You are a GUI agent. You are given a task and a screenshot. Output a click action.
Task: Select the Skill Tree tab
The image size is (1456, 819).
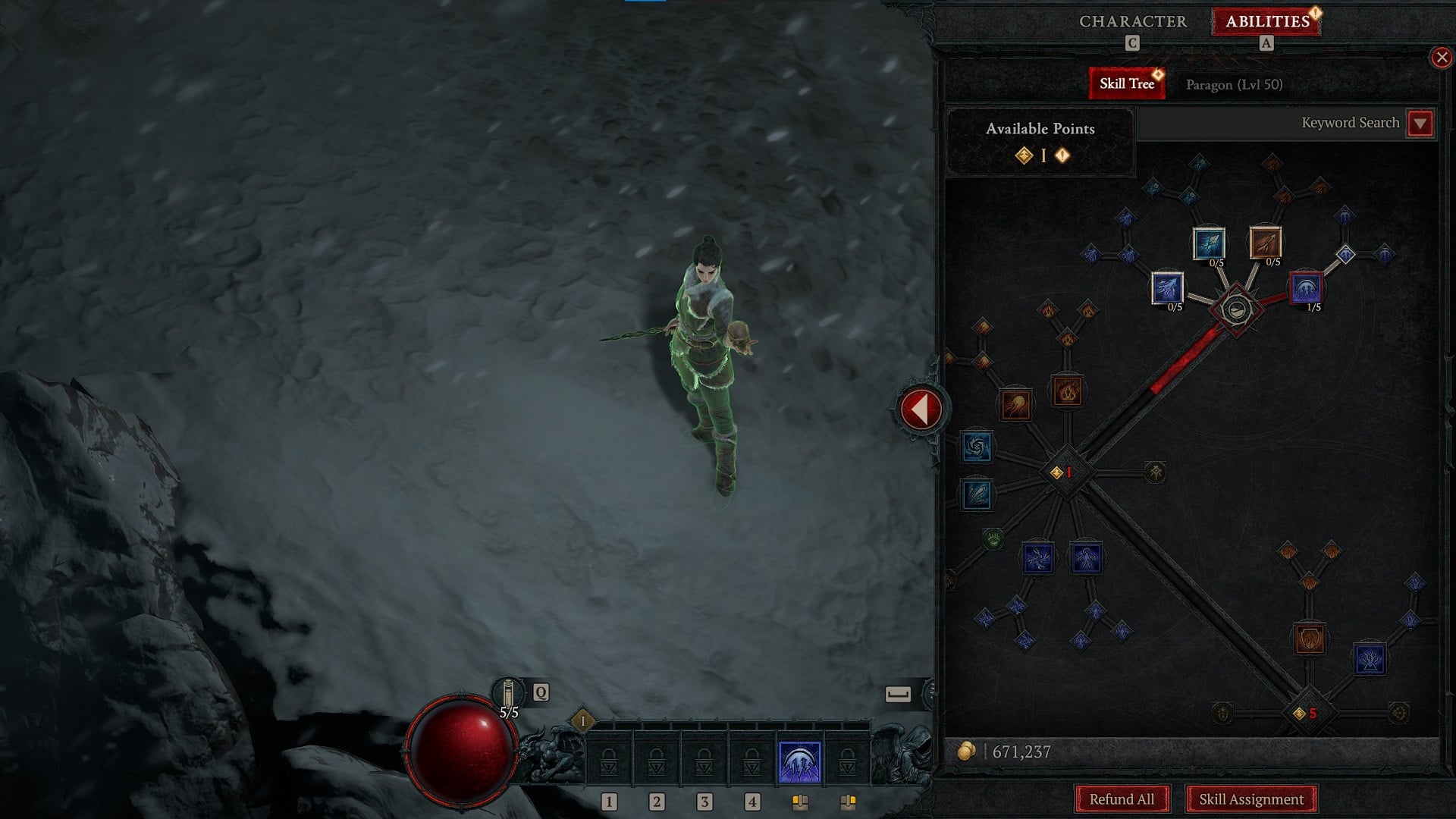click(x=1127, y=83)
